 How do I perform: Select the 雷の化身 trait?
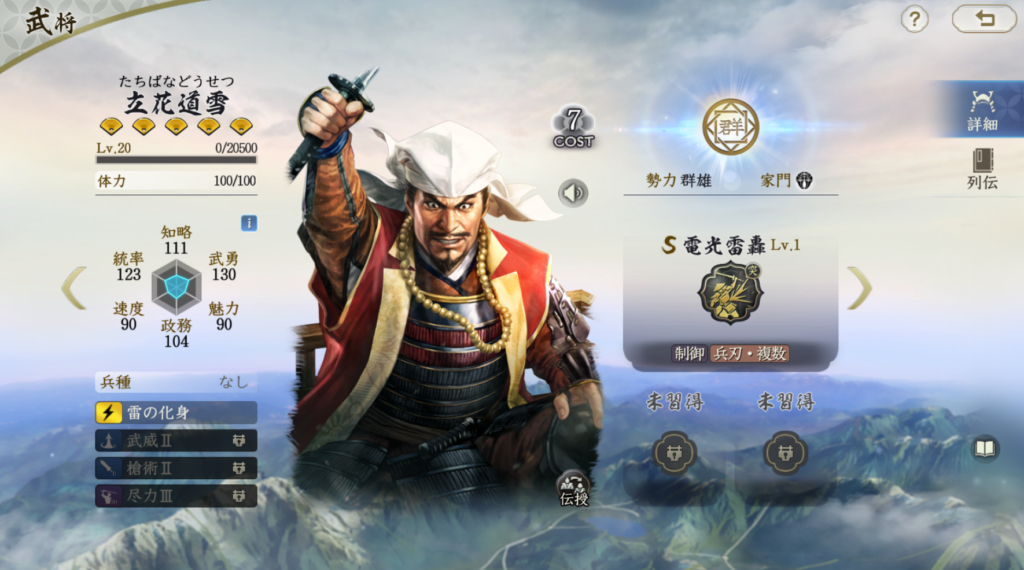(x=176, y=412)
